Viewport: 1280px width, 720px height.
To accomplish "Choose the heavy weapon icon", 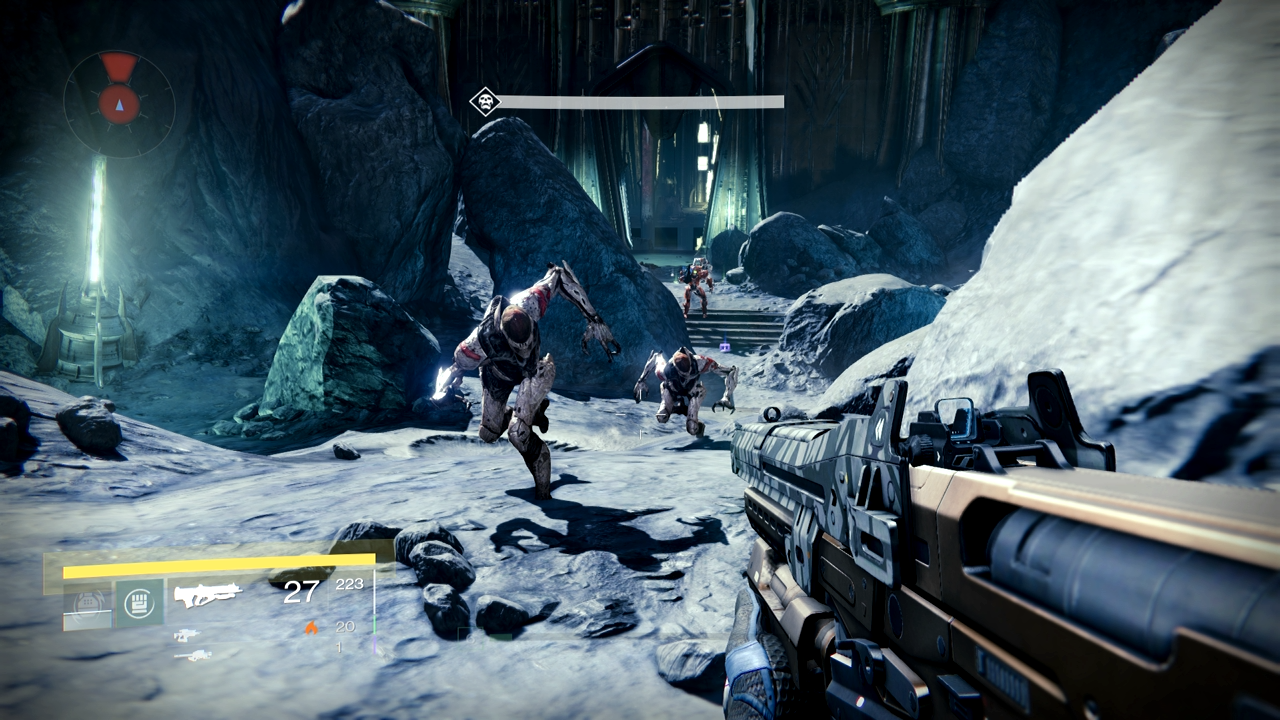I will coord(192,656).
